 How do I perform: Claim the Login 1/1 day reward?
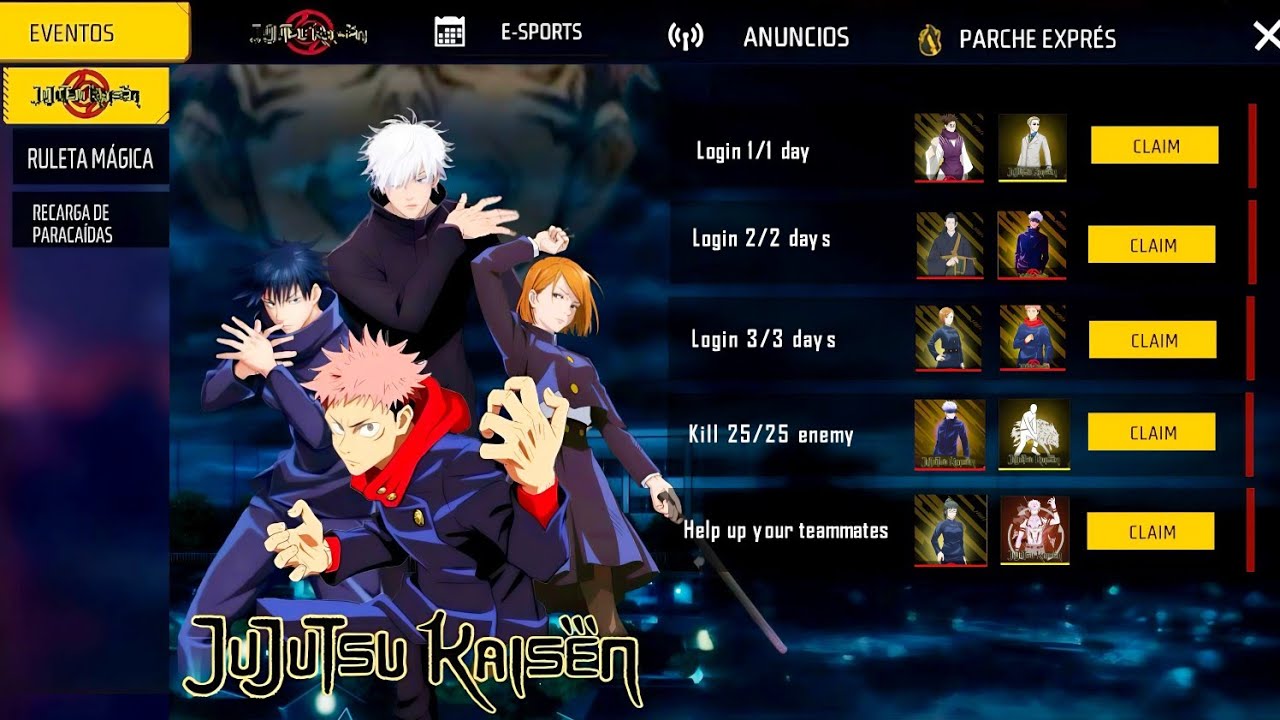click(x=1154, y=146)
